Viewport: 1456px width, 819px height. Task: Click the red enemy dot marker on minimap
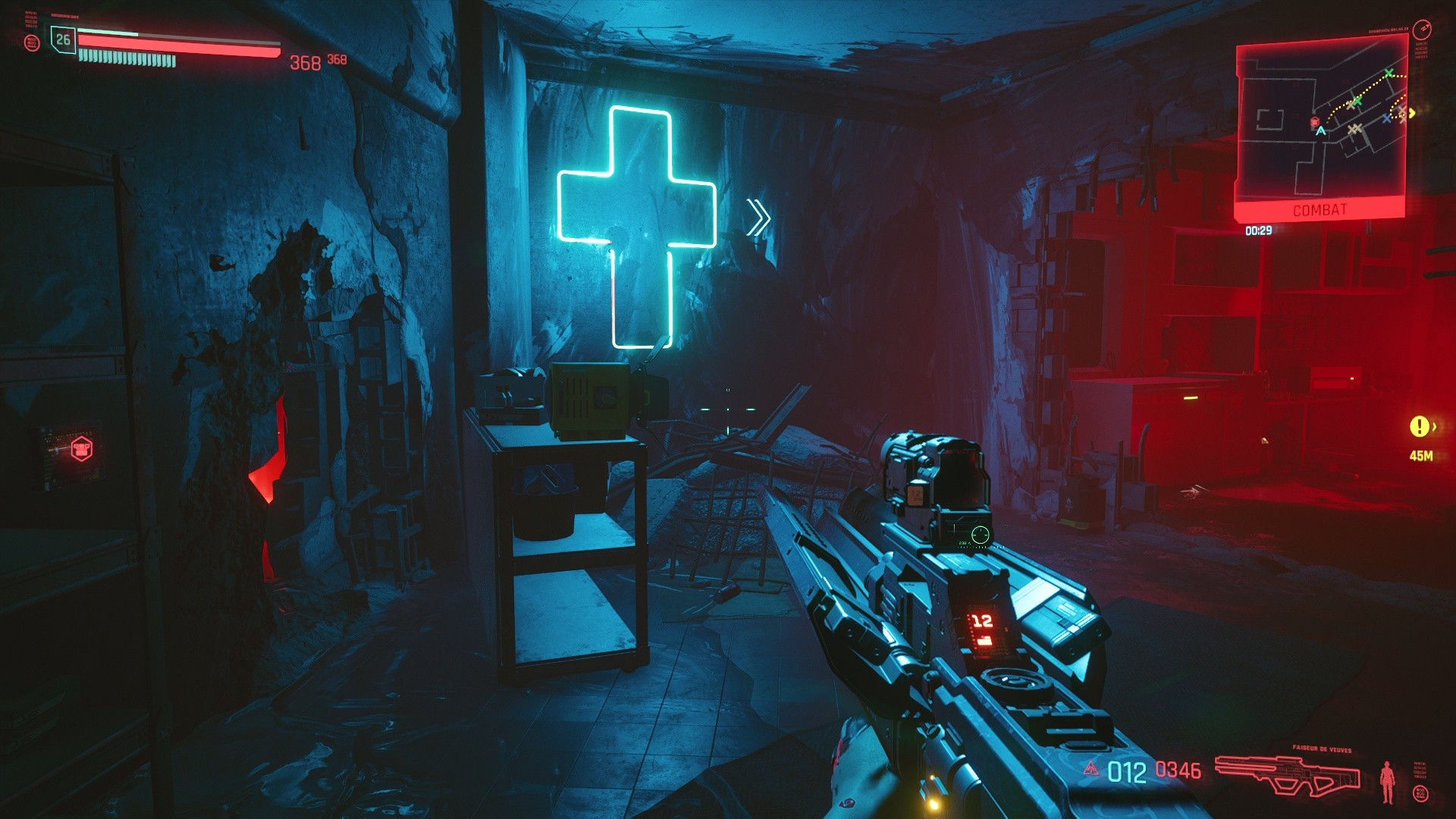1315,121
